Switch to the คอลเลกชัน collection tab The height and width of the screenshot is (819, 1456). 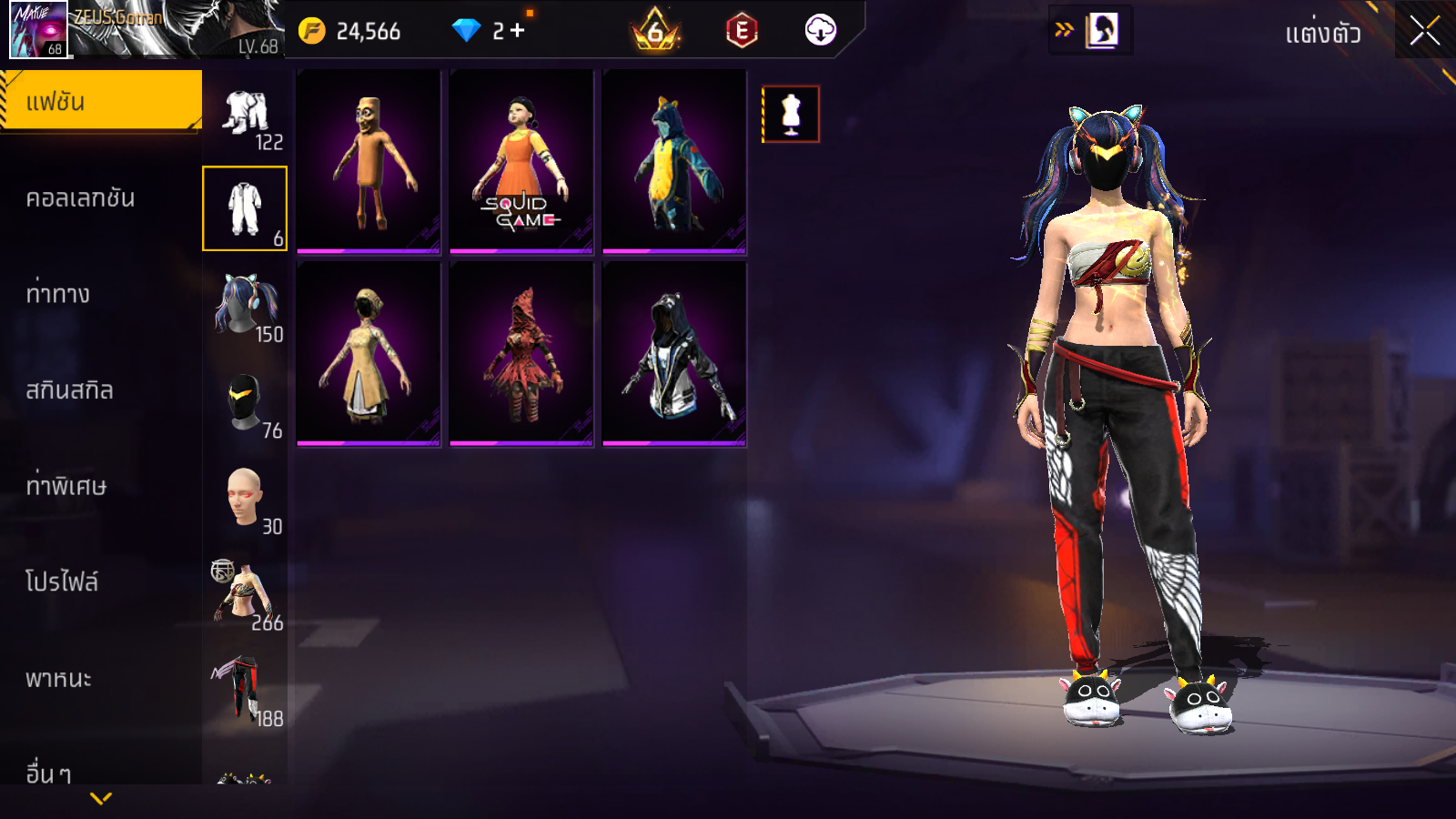(80, 198)
